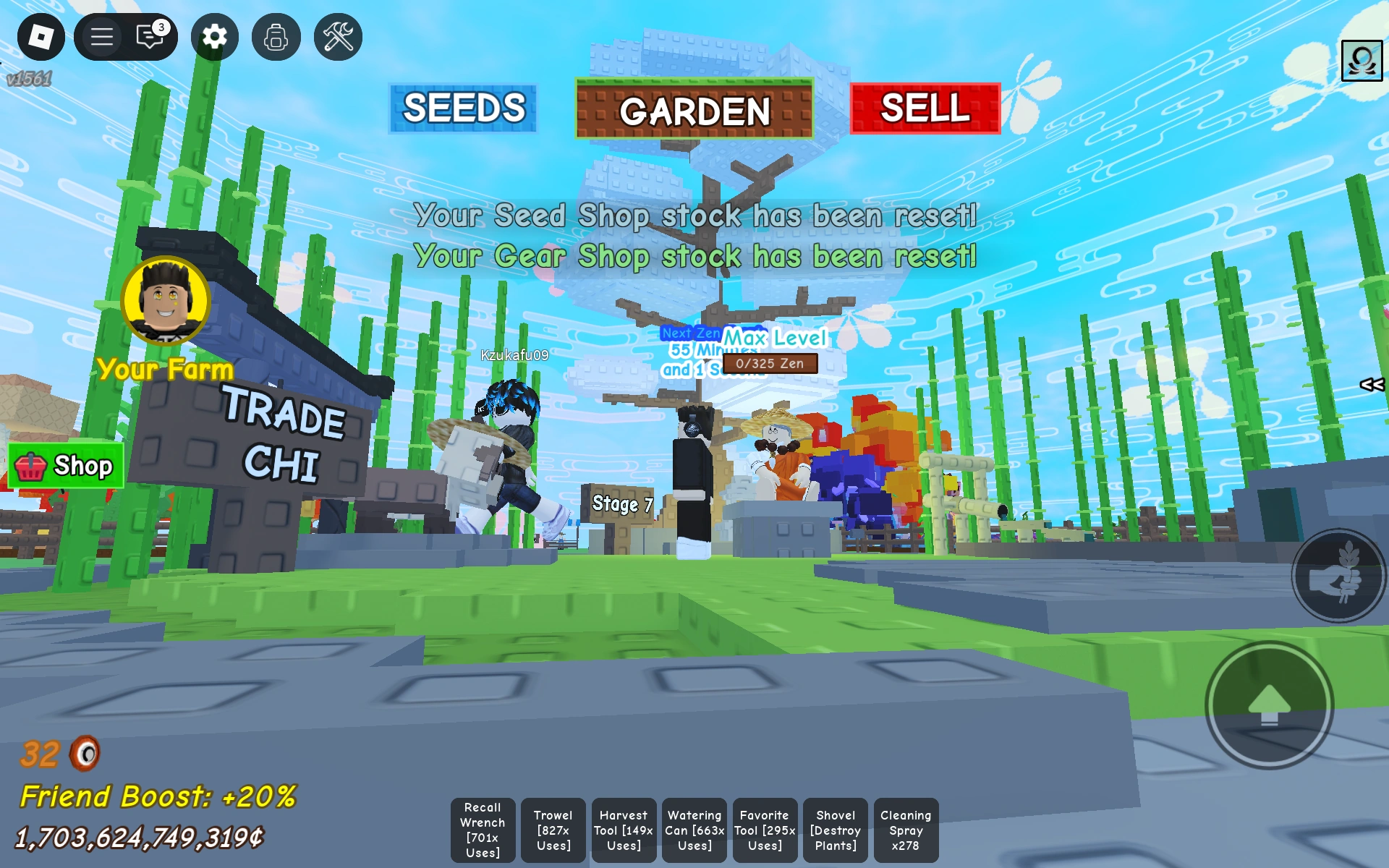Select the avatar customization wrench icon

tap(337, 36)
